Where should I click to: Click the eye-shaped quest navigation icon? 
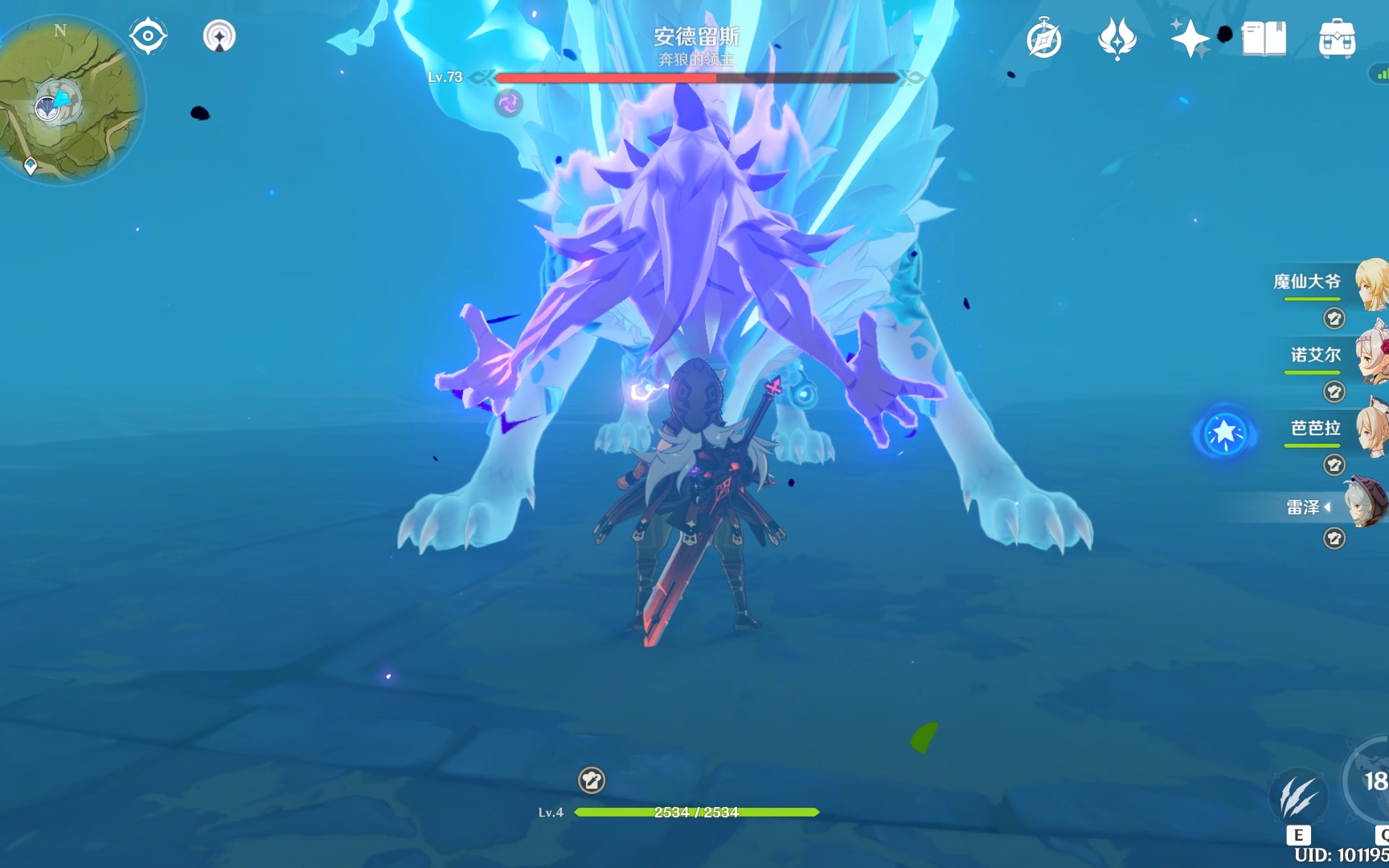point(148,36)
